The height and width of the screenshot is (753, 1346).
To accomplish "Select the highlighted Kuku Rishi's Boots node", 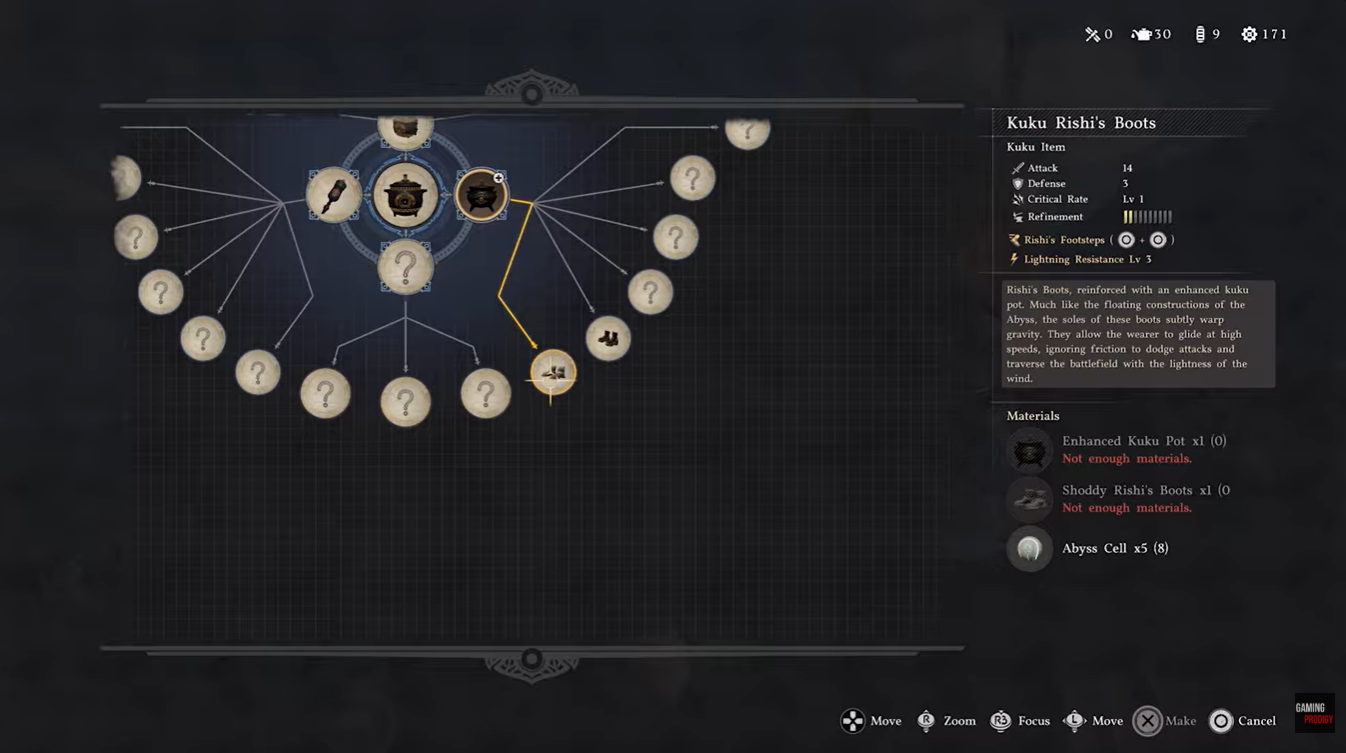I will pos(553,373).
